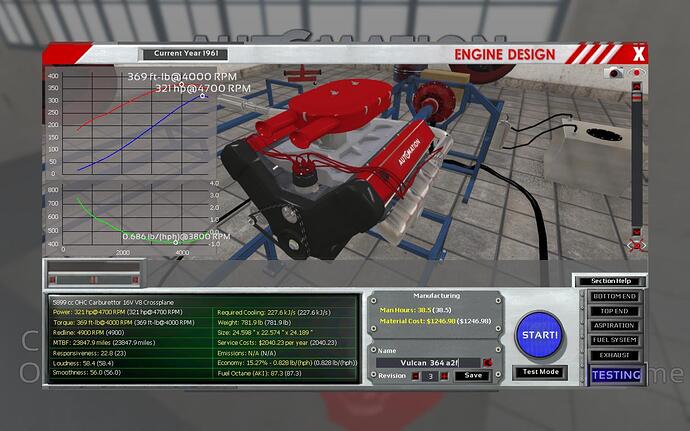Switch to the Bottom End section
Image resolution: width=690 pixels, height=431 pixels.
coord(614,297)
